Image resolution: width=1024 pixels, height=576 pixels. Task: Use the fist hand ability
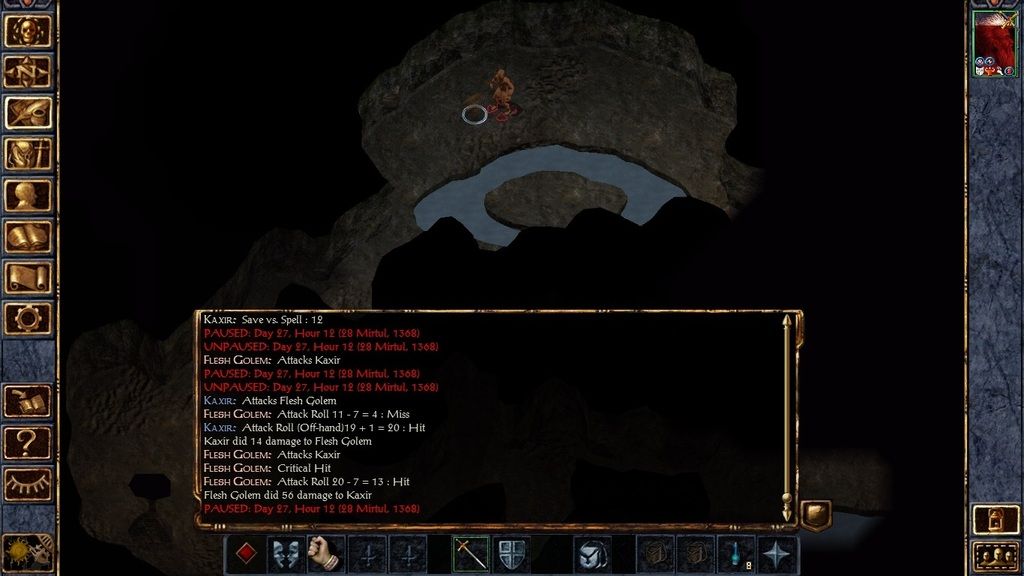point(325,554)
